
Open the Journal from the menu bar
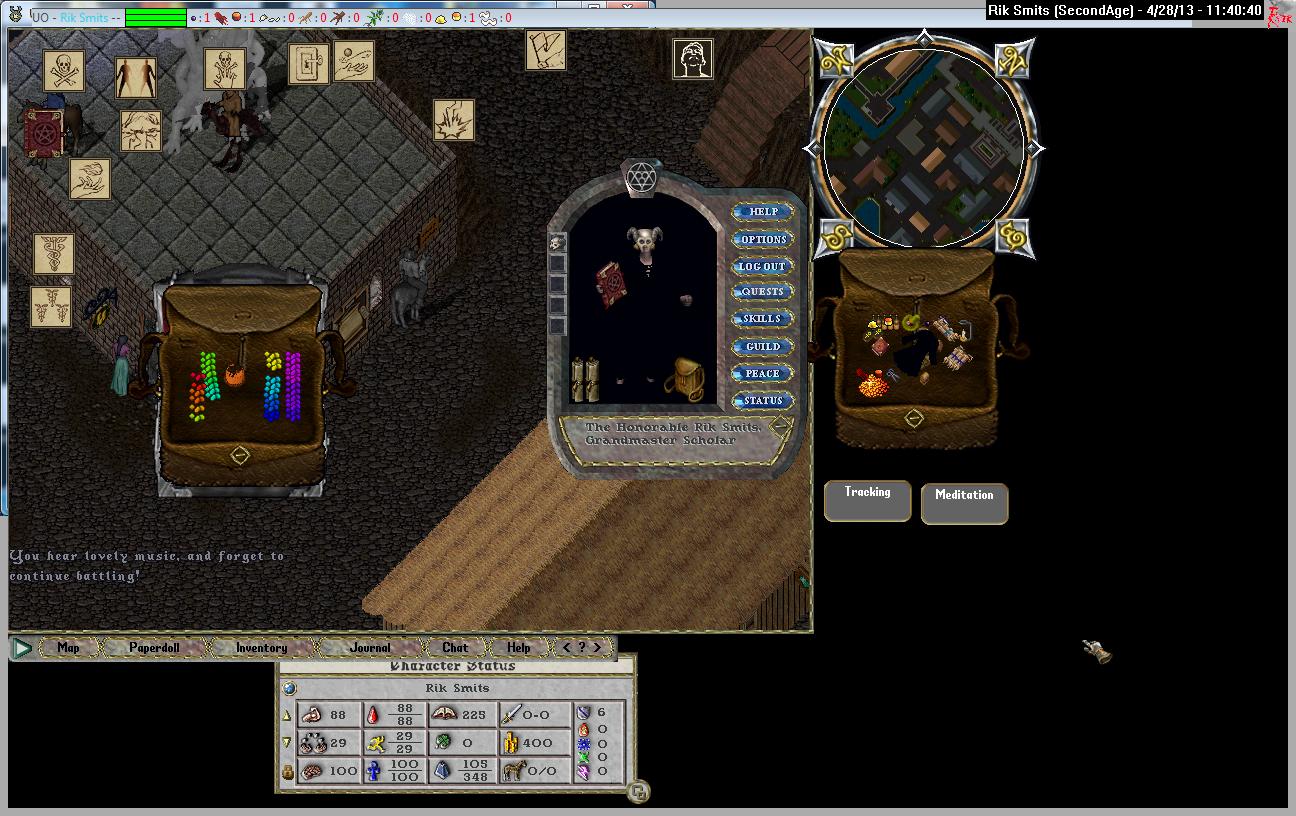click(x=370, y=647)
